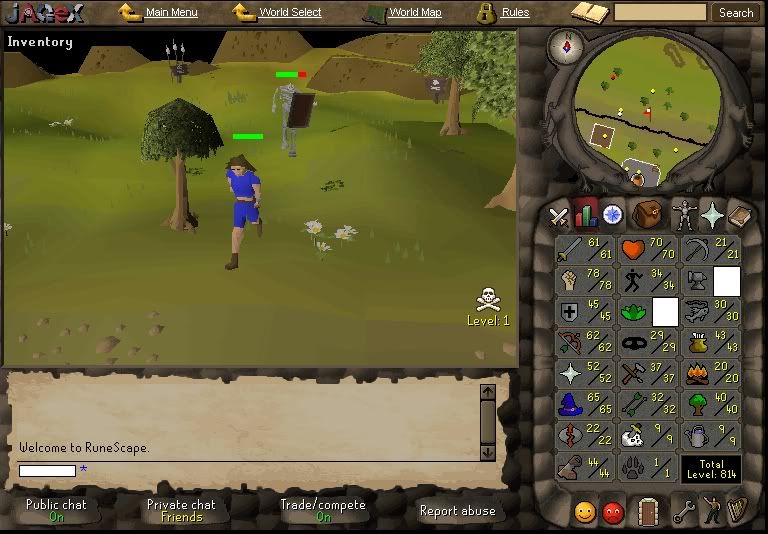Open the logout door tab
The width and height of the screenshot is (768, 534).
(649, 511)
